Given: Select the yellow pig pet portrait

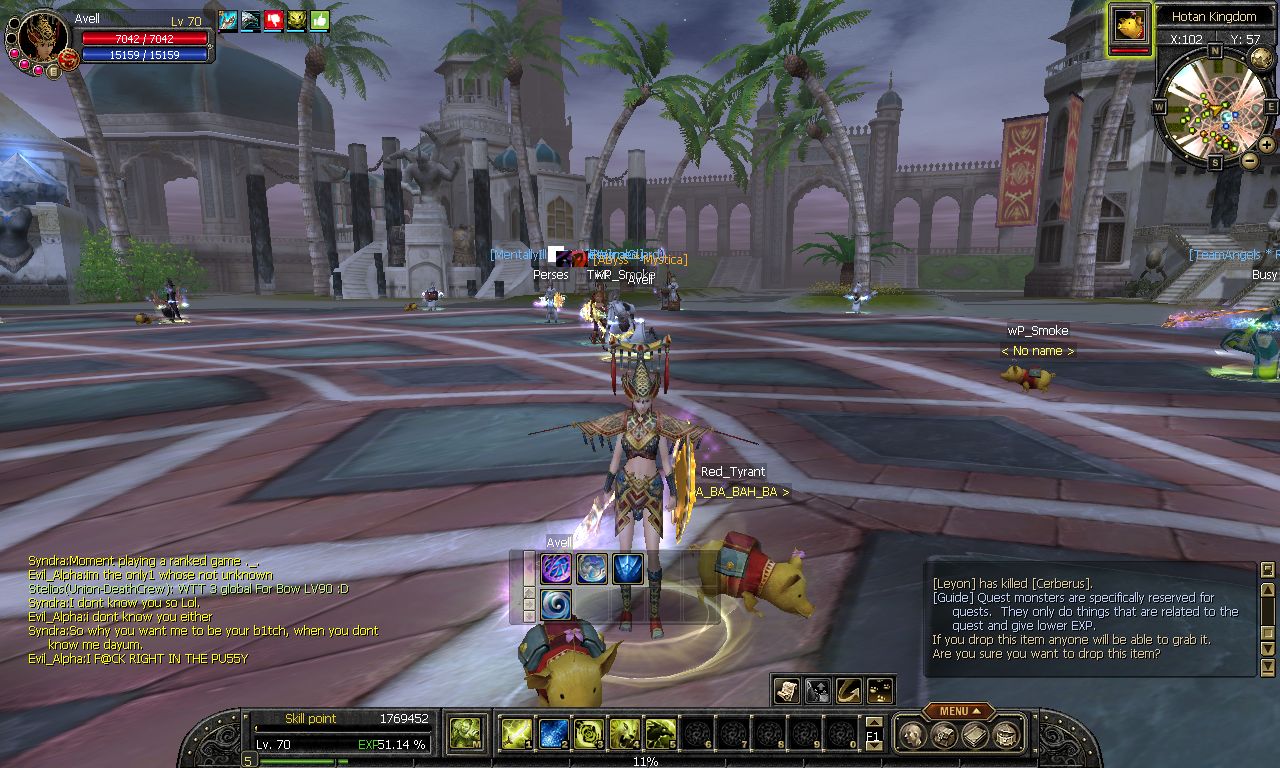Looking at the screenshot, I should point(1130,25).
